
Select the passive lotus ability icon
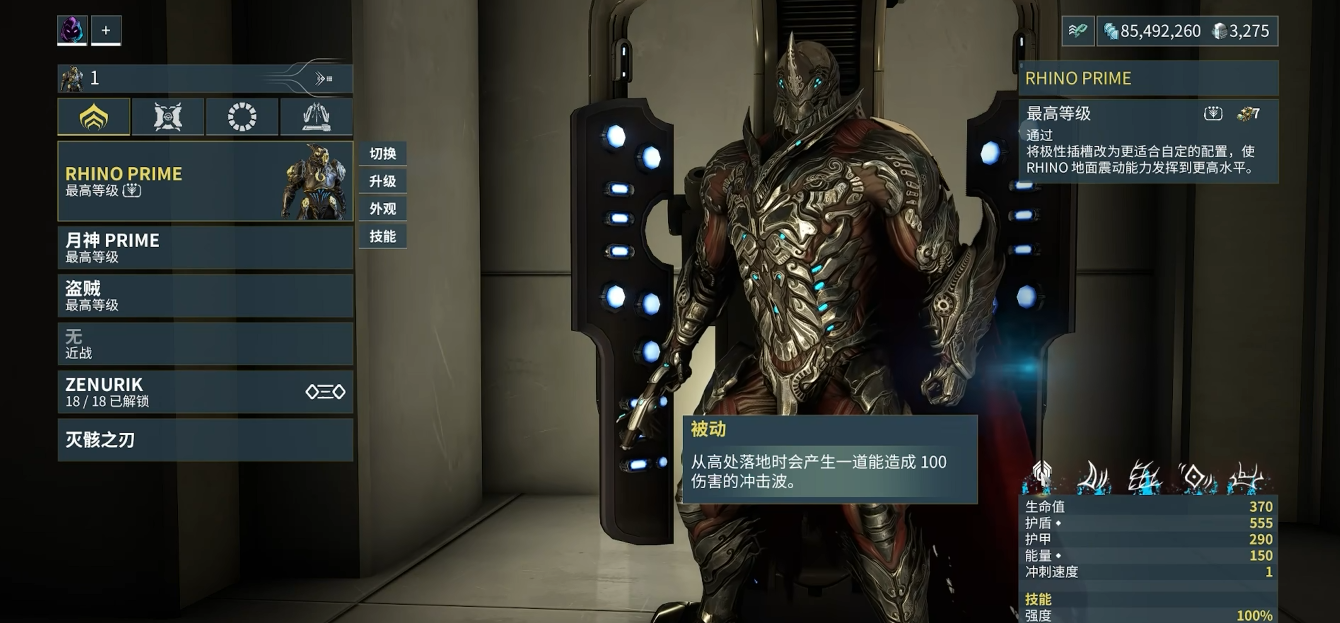coord(1042,477)
